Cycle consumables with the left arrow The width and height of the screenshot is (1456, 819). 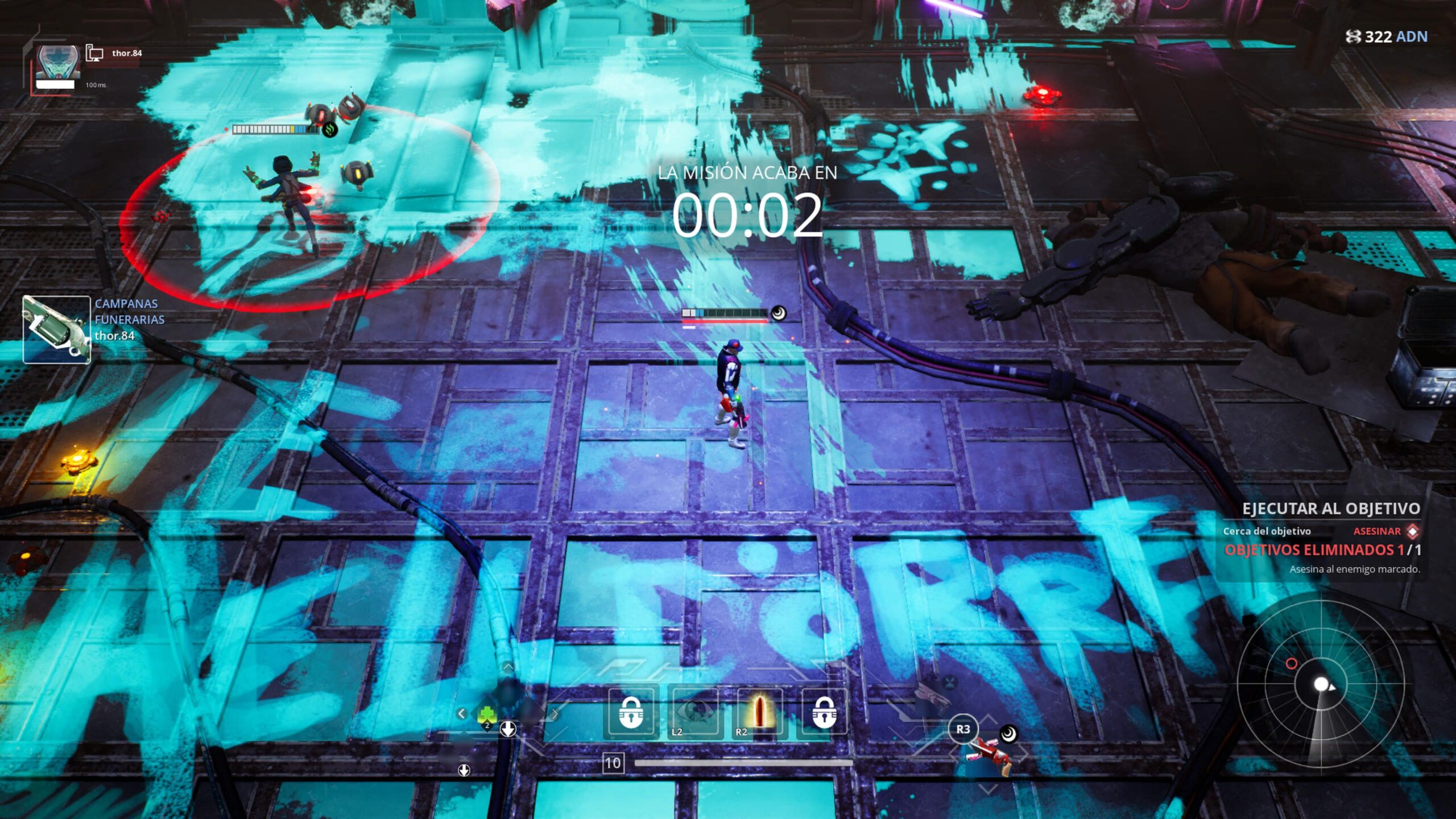point(461,713)
